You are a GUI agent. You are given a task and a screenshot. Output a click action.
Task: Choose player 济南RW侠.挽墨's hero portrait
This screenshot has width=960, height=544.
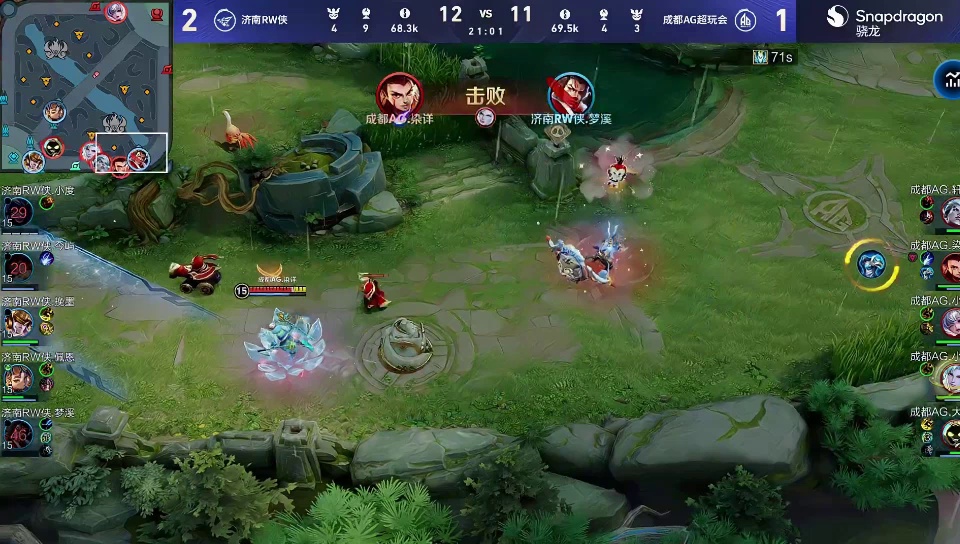coord(19,322)
